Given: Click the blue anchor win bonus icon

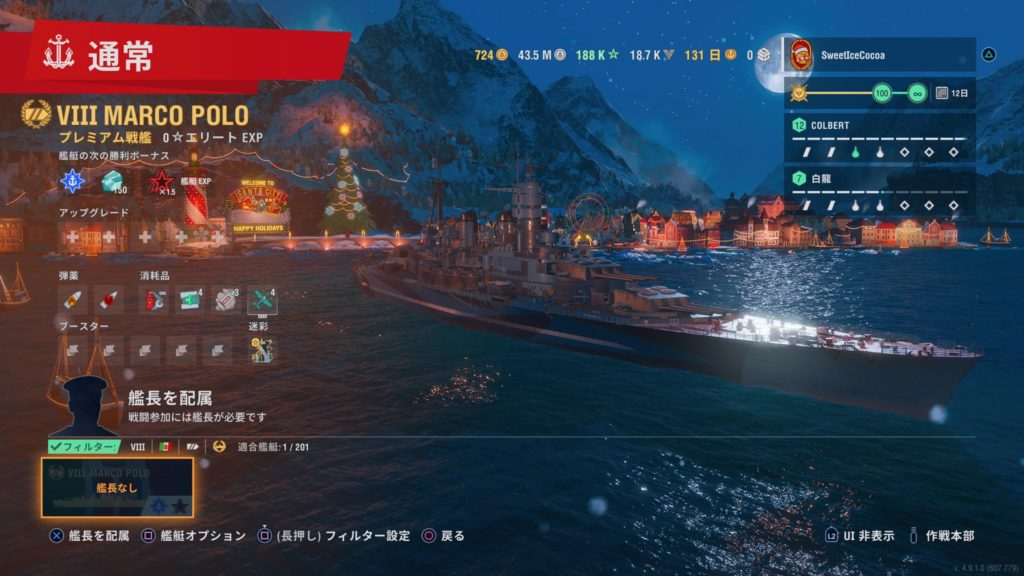Looking at the screenshot, I should [73, 182].
